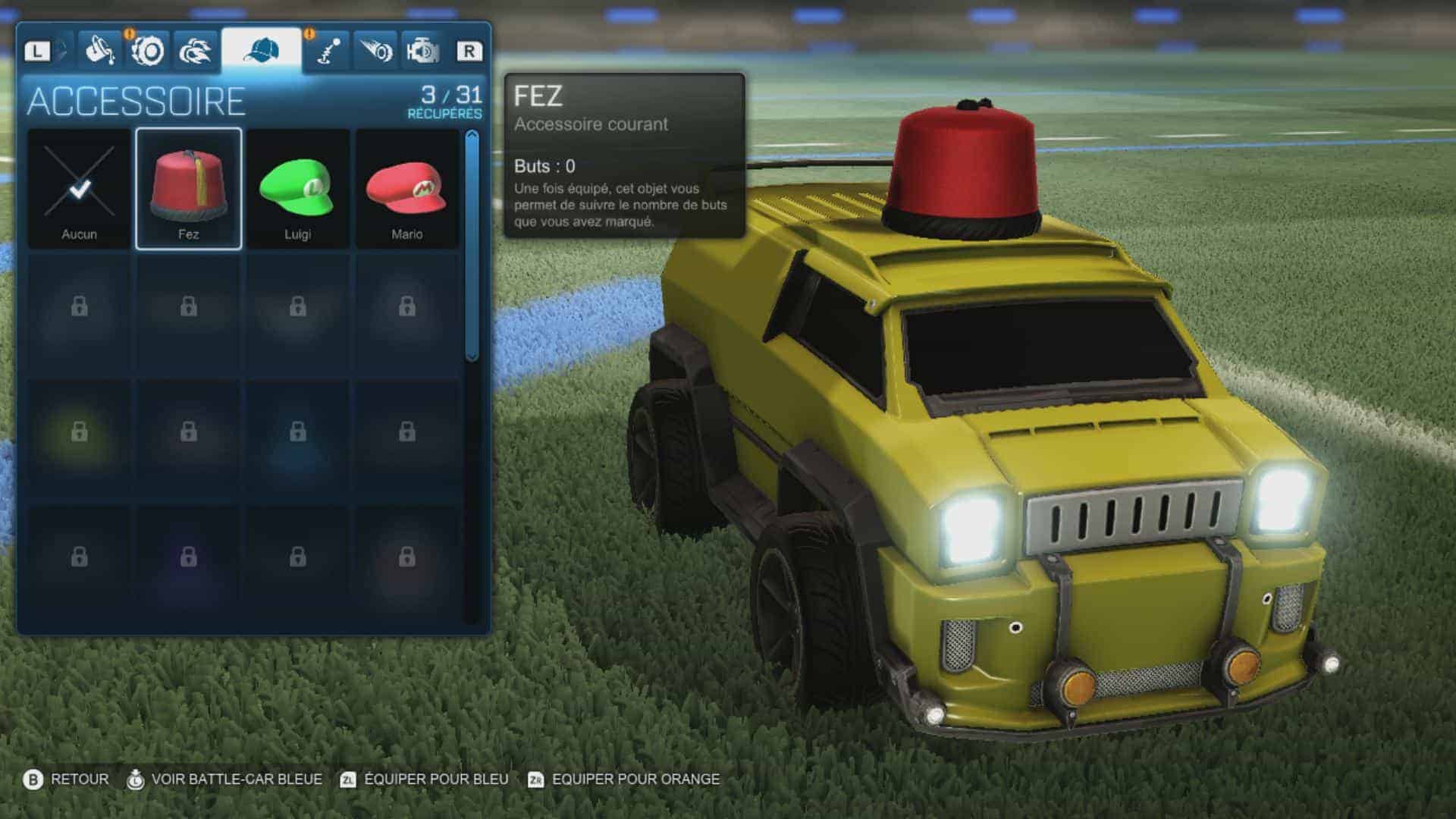
Task: Choose the Fez hat
Action: [x=189, y=190]
